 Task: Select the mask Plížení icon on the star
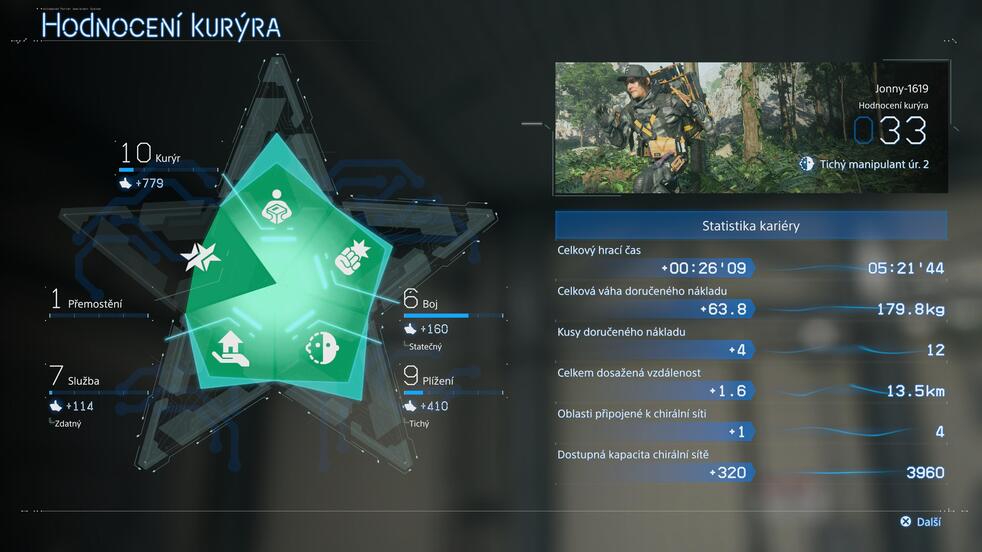pyautogui.click(x=321, y=346)
